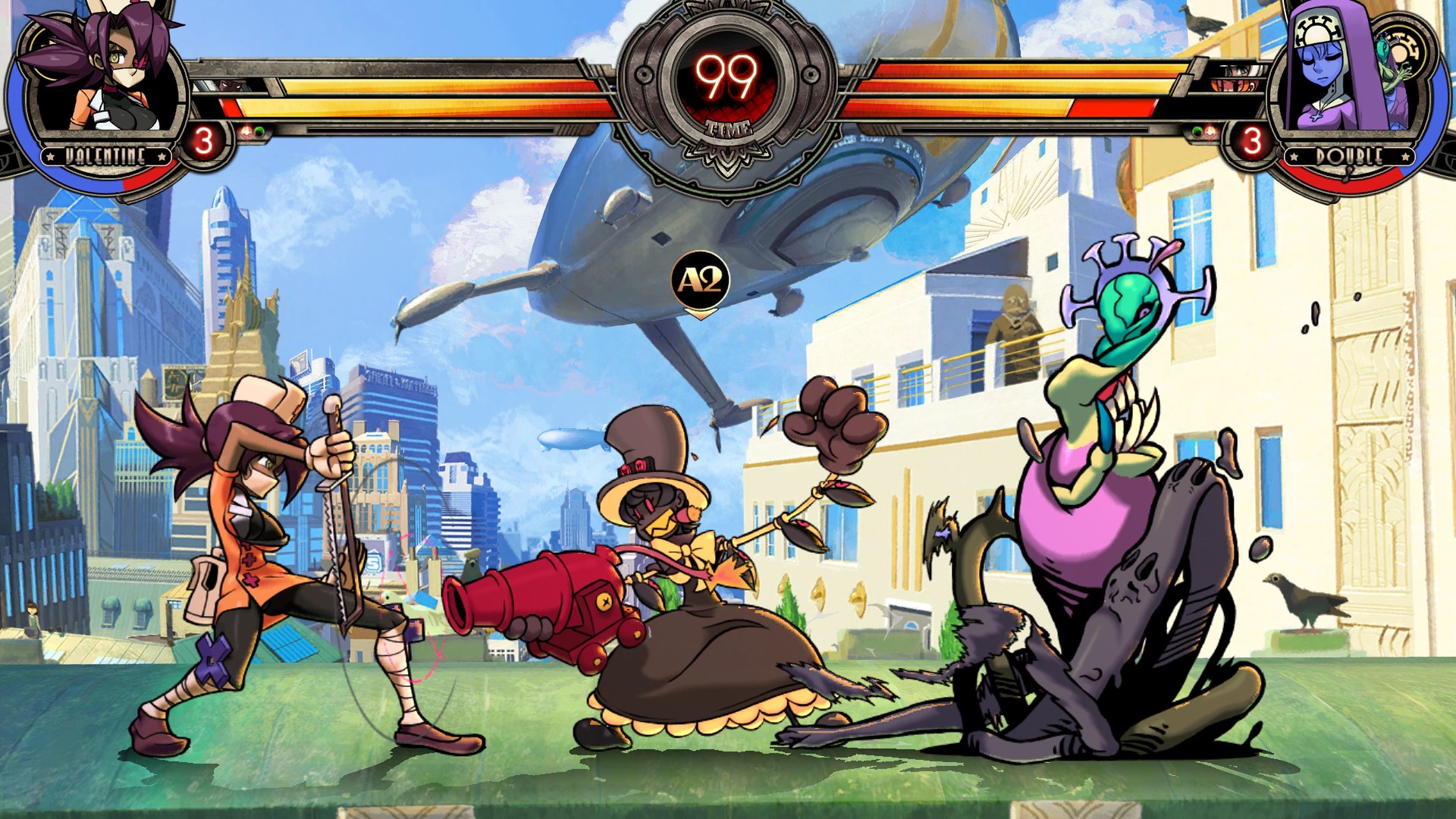Toggle the green status light under Double's health bar
The height and width of the screenshot is (819, 1456).
point(1197,132)
